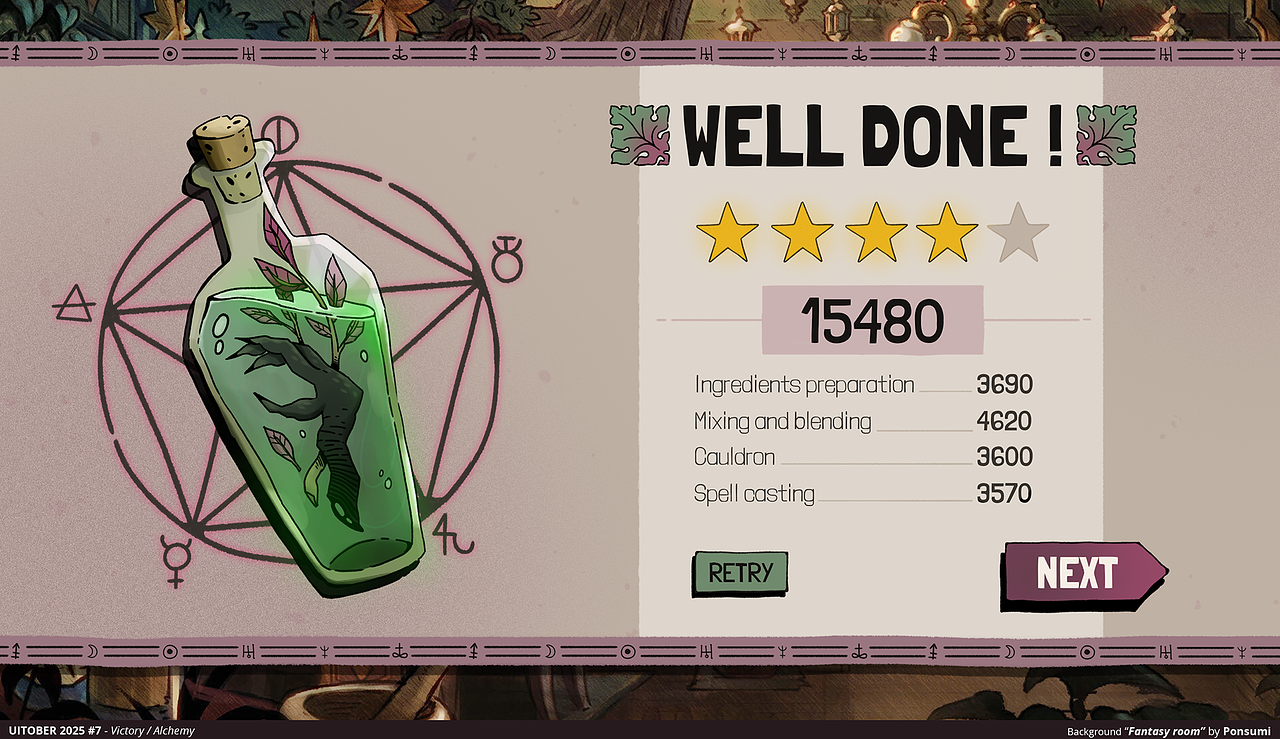Click the total score 15480 banner
Screen dimensions: 1280x739
click(x=872, y=318)
